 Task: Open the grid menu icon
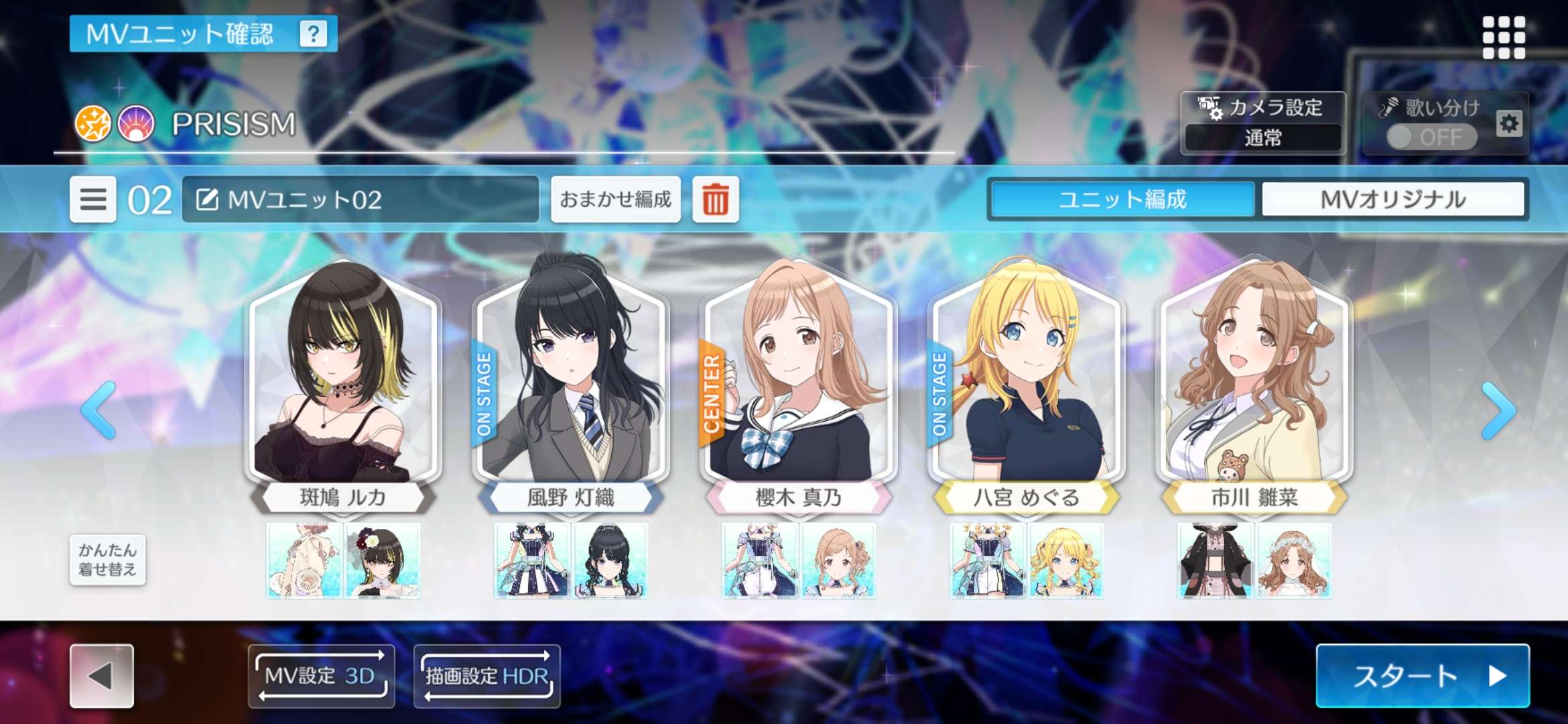tap(1504, 38)
